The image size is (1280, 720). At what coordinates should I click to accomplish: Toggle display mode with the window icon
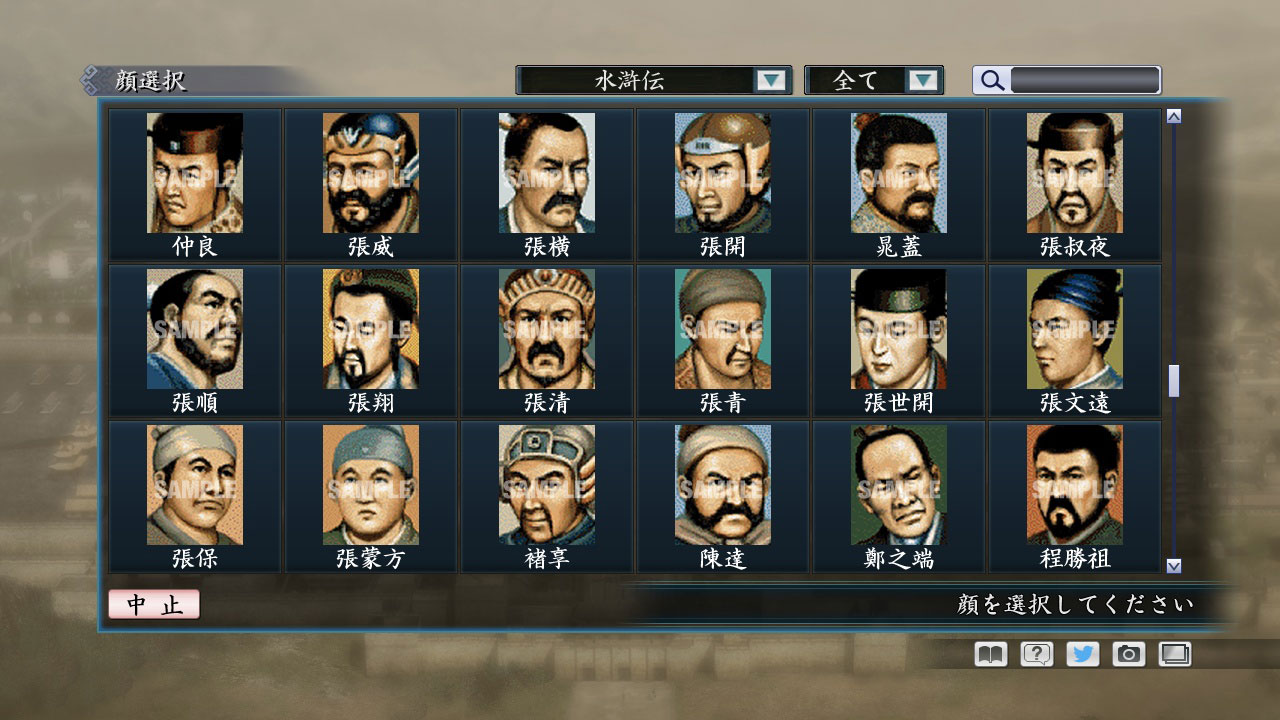coord(1173,653)
